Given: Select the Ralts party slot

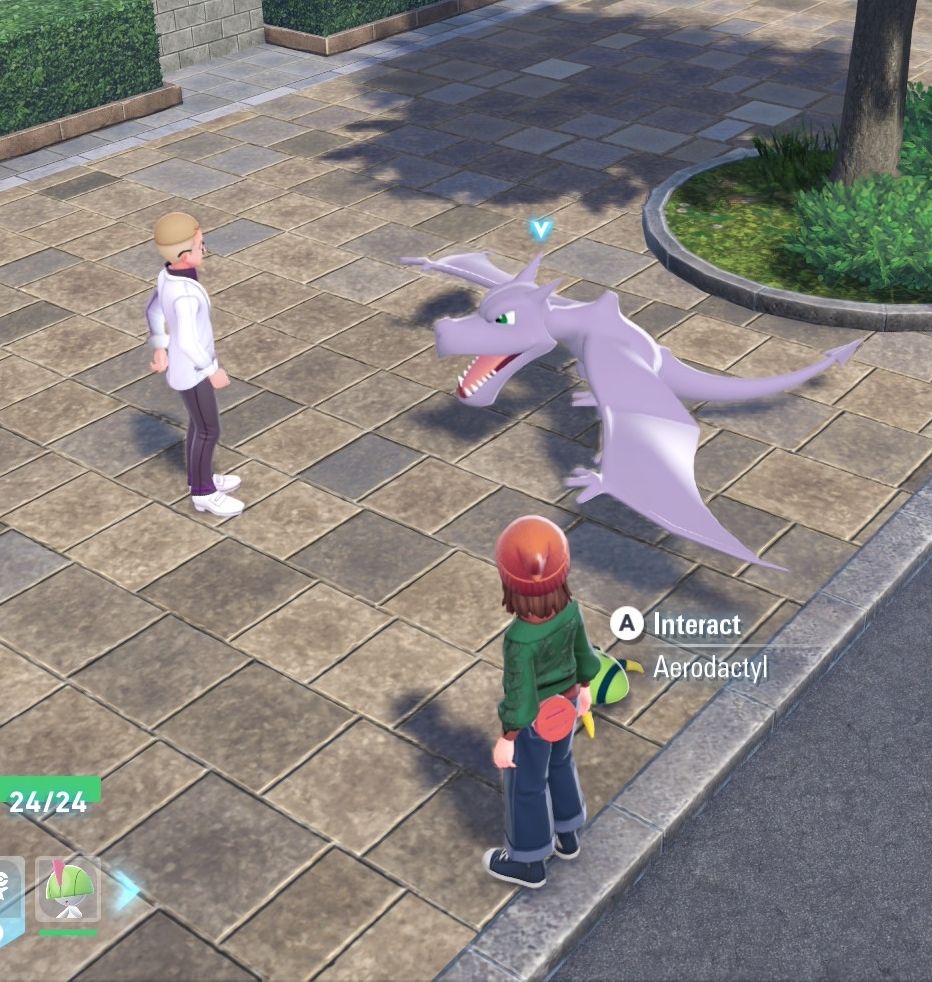Looking at the screenshot, I should [68, 889].
